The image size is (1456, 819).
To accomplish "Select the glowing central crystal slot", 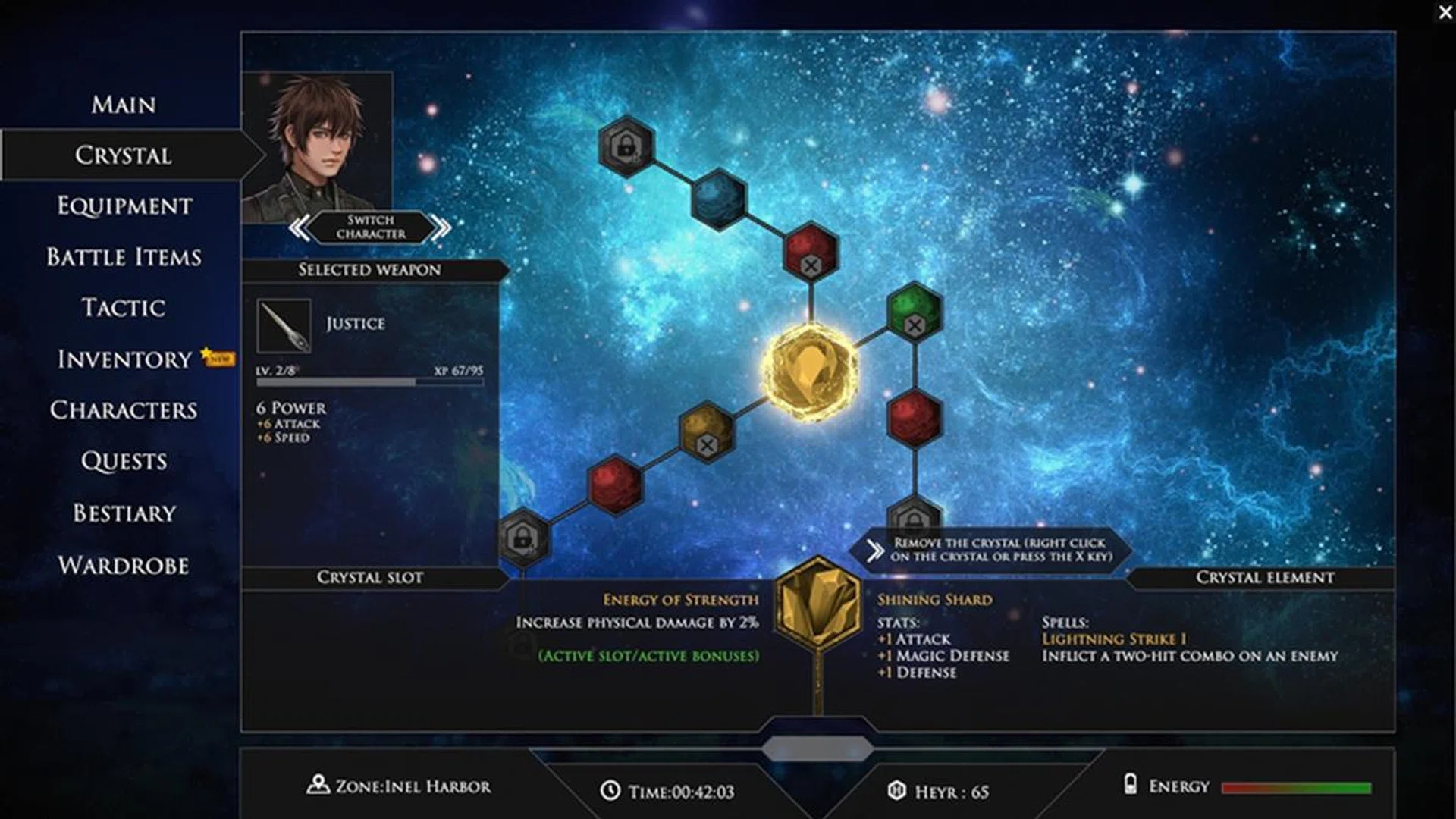I will click(x=809, y=372).
